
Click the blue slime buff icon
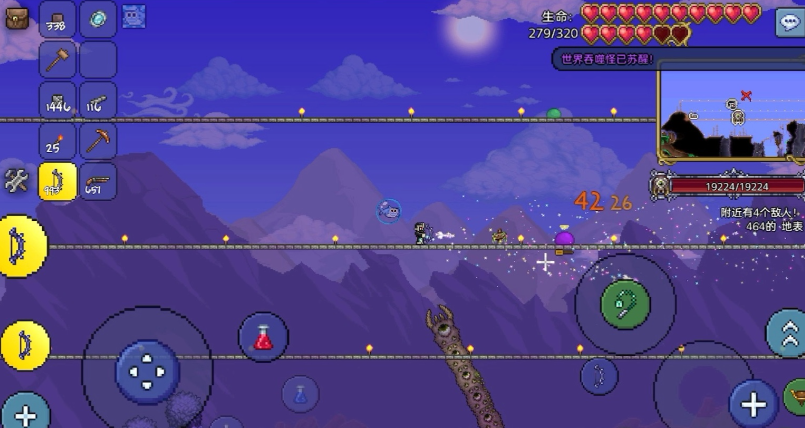tap(134, 16)
